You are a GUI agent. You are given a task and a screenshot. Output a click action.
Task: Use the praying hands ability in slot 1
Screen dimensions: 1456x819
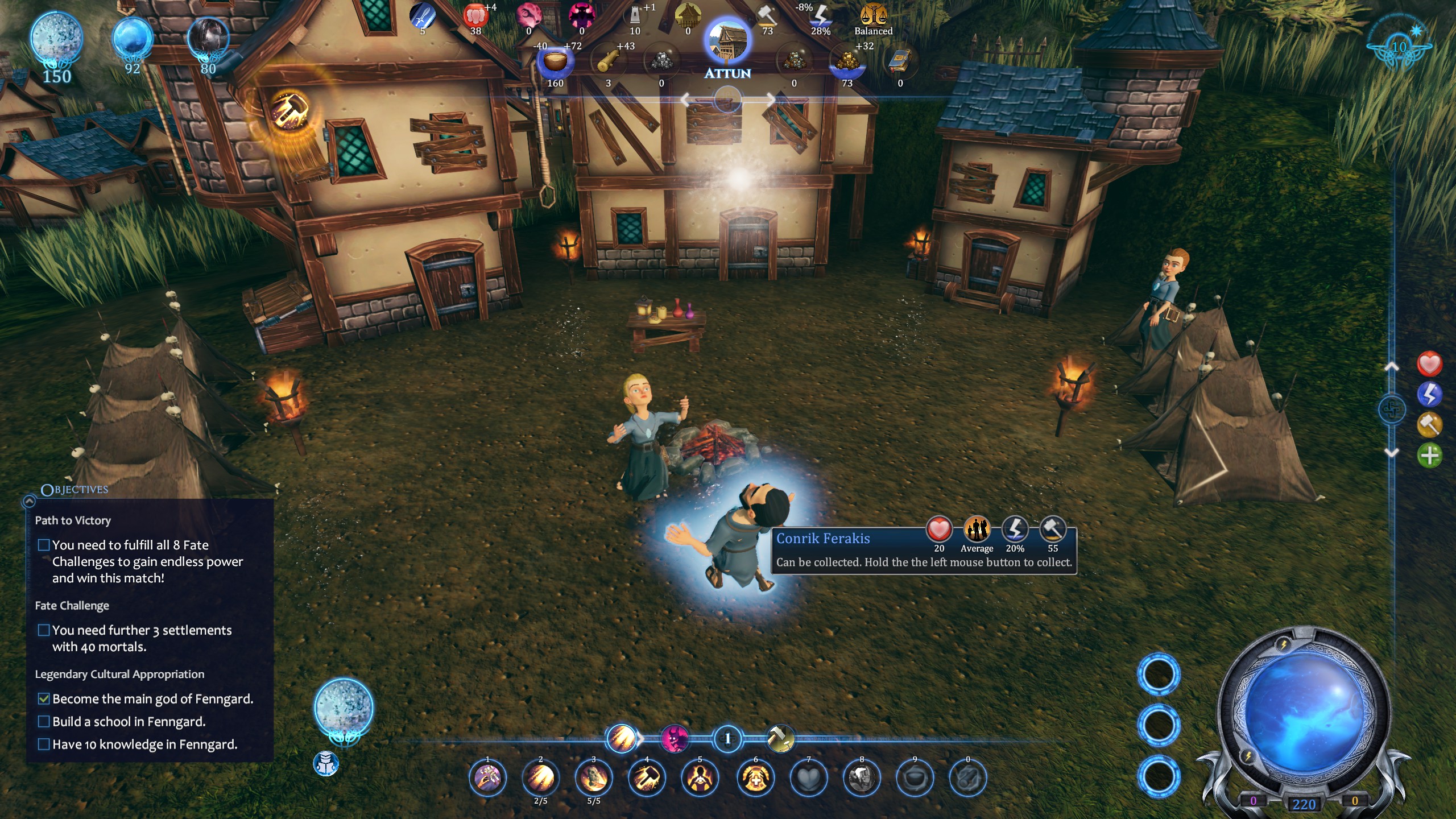pyautogui.click(x=487, y=778)
